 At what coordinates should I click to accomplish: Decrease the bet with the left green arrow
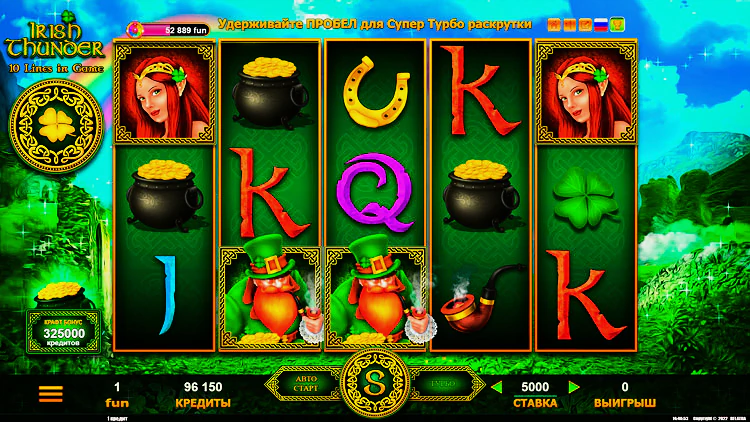tap(496, 387)
